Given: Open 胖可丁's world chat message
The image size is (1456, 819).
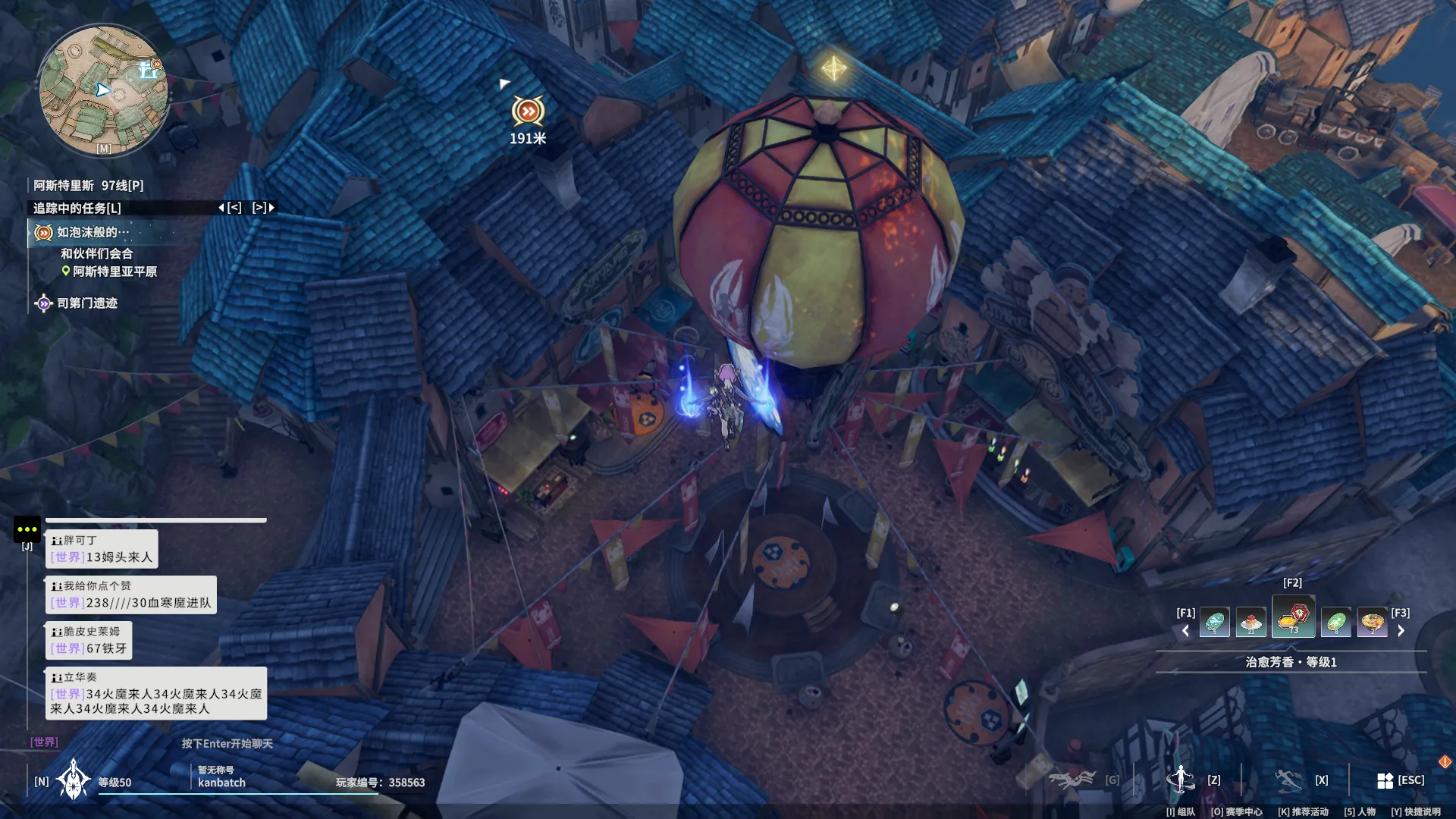Looking at the screenshot, I should point(102,549).
